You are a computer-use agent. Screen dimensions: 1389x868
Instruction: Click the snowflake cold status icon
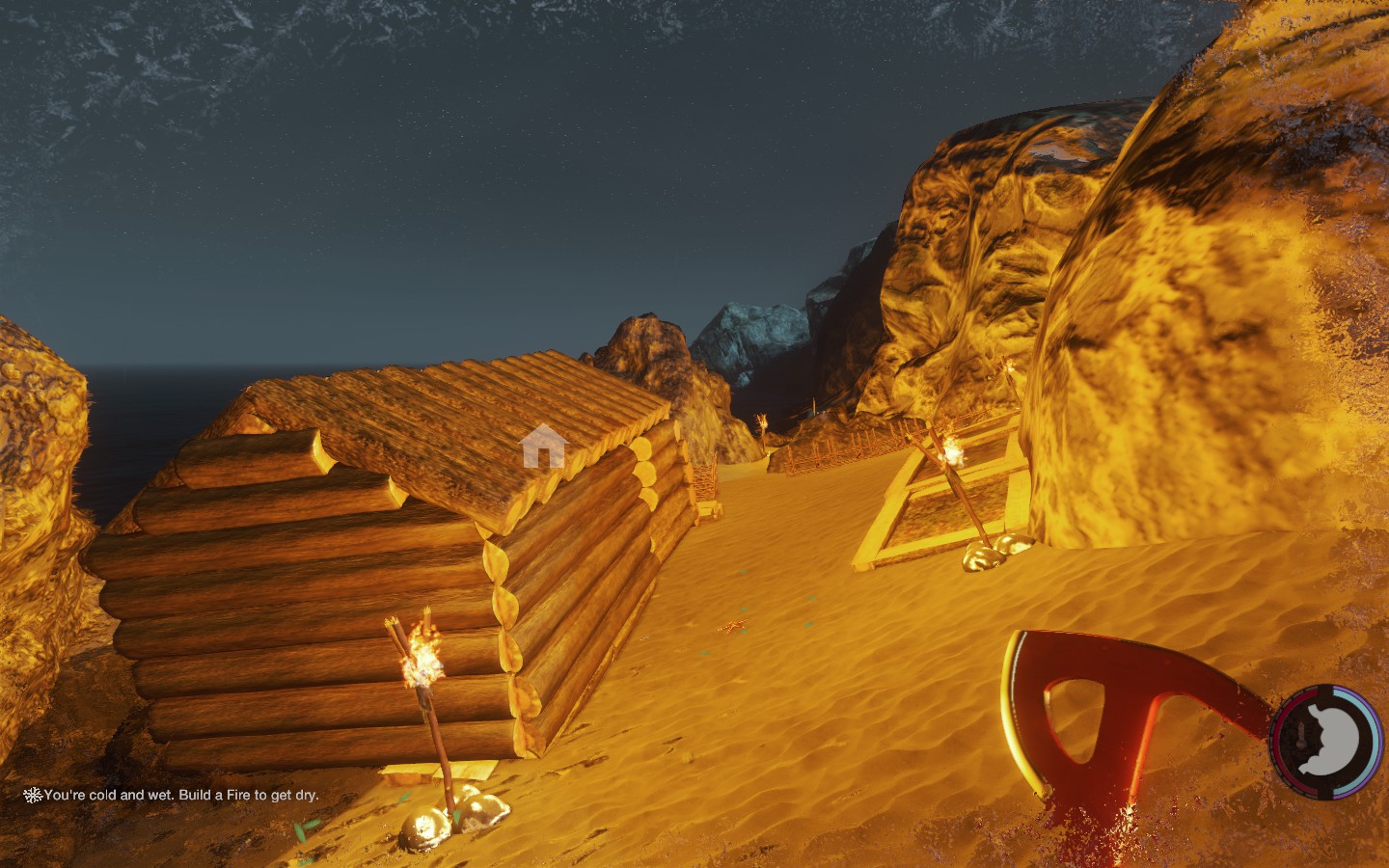(33, 796)
